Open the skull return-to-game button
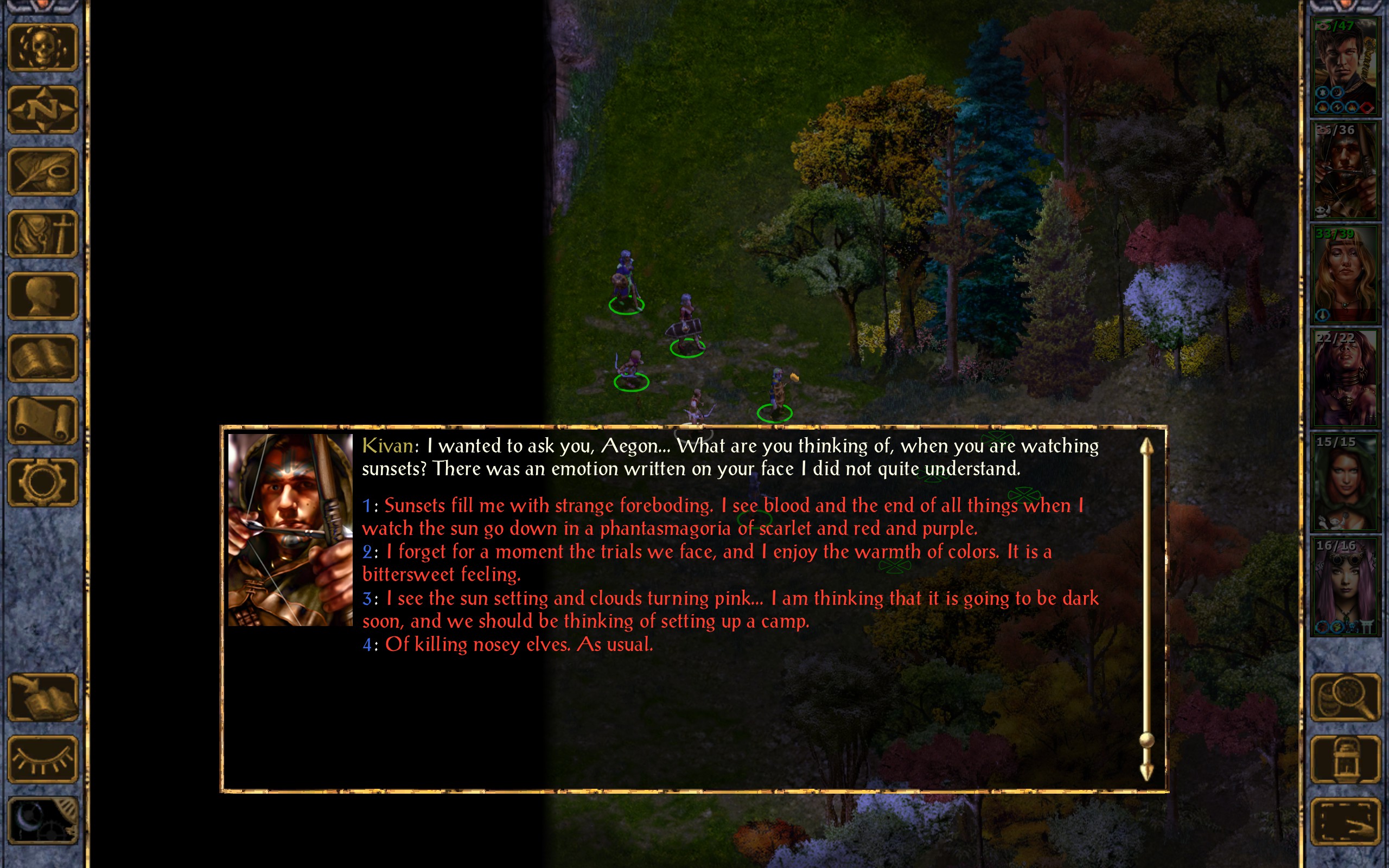This screenshot has width=1389, height=868. click(x=42, y=48)
